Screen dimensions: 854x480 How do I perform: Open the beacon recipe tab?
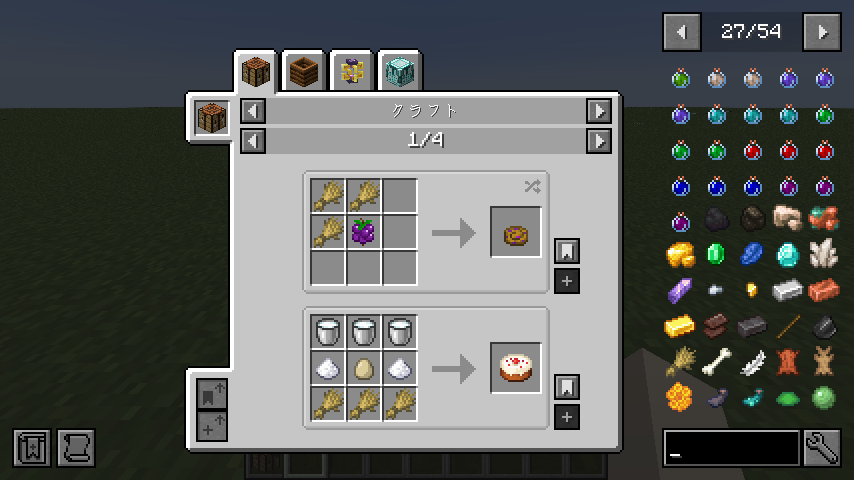coord(401,71)
